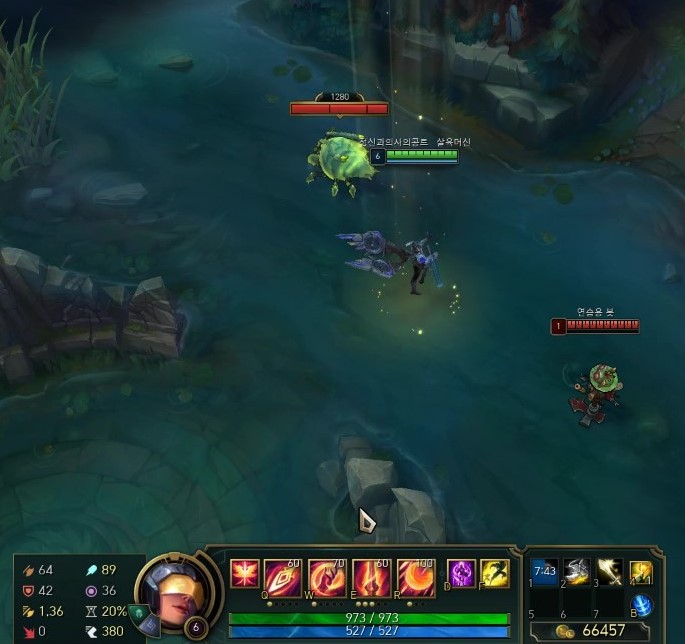The image size is (685, 644).
Task: Cast the purple D summoner spell
Action: point(460,573)
